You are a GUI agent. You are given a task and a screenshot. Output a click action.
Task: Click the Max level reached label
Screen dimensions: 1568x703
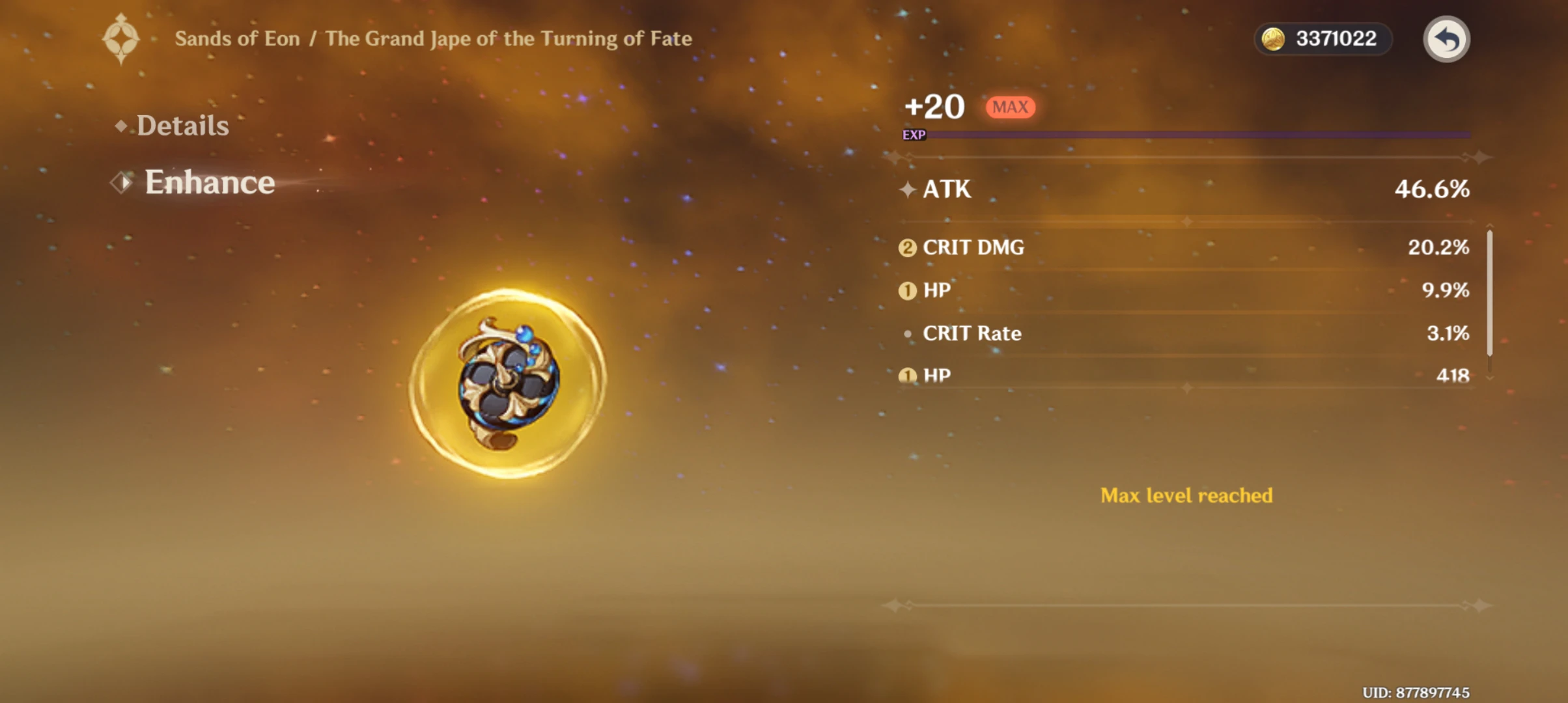click(x=1185, y=495)
